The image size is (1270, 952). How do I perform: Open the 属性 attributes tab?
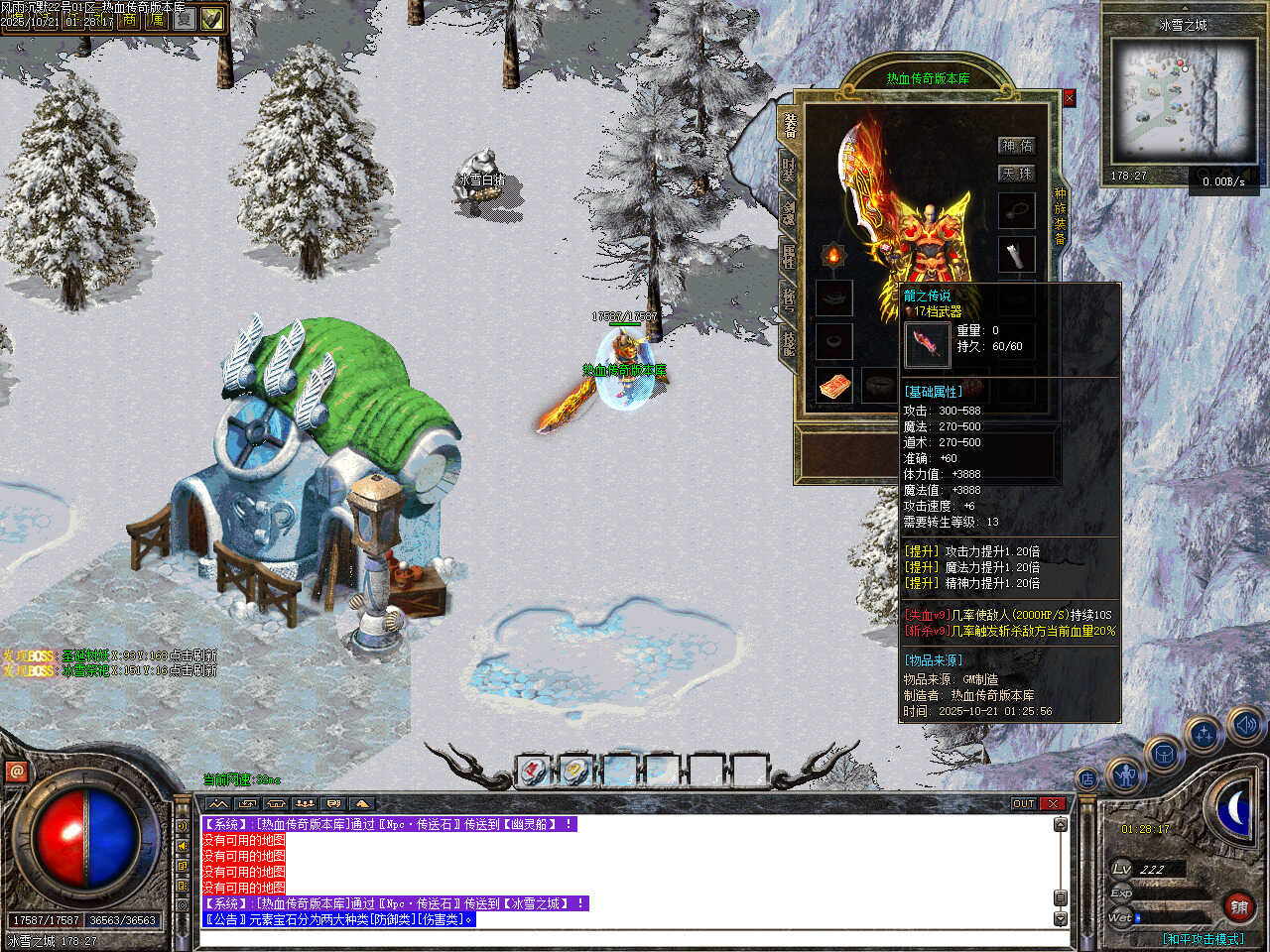[788, 255]
